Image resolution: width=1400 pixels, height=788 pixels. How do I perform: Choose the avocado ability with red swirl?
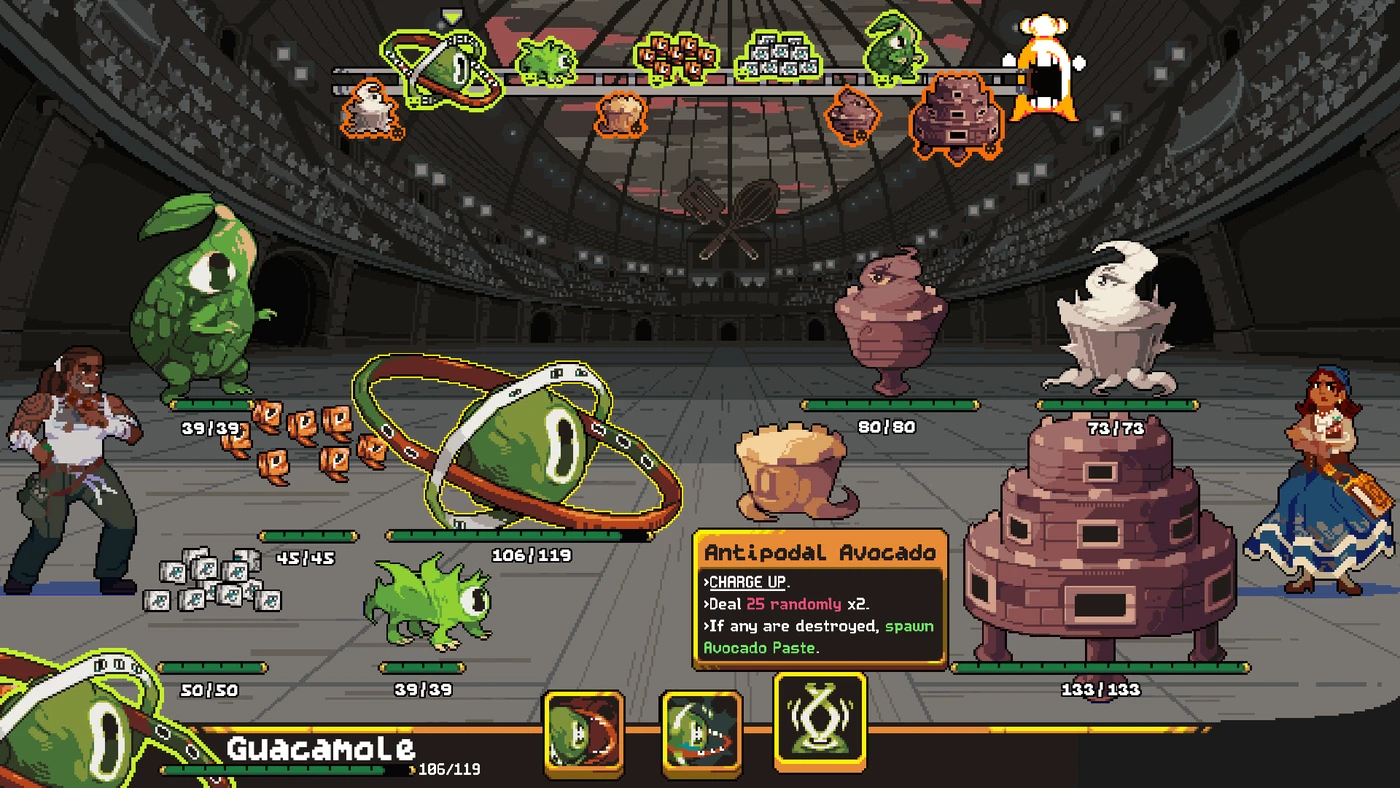point(584,732)
